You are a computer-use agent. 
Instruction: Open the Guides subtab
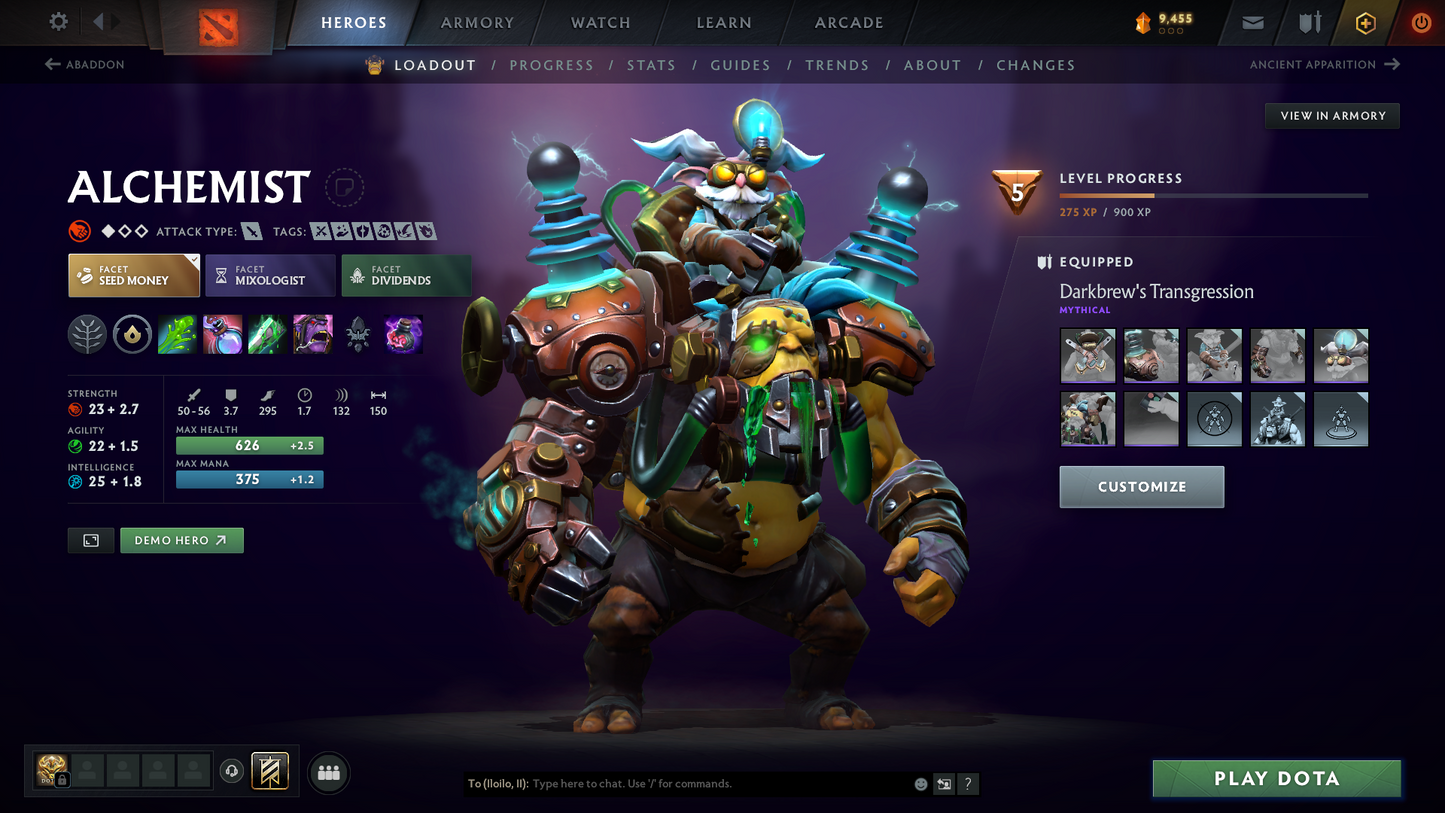pyautogui.click(x=740, y=65)
